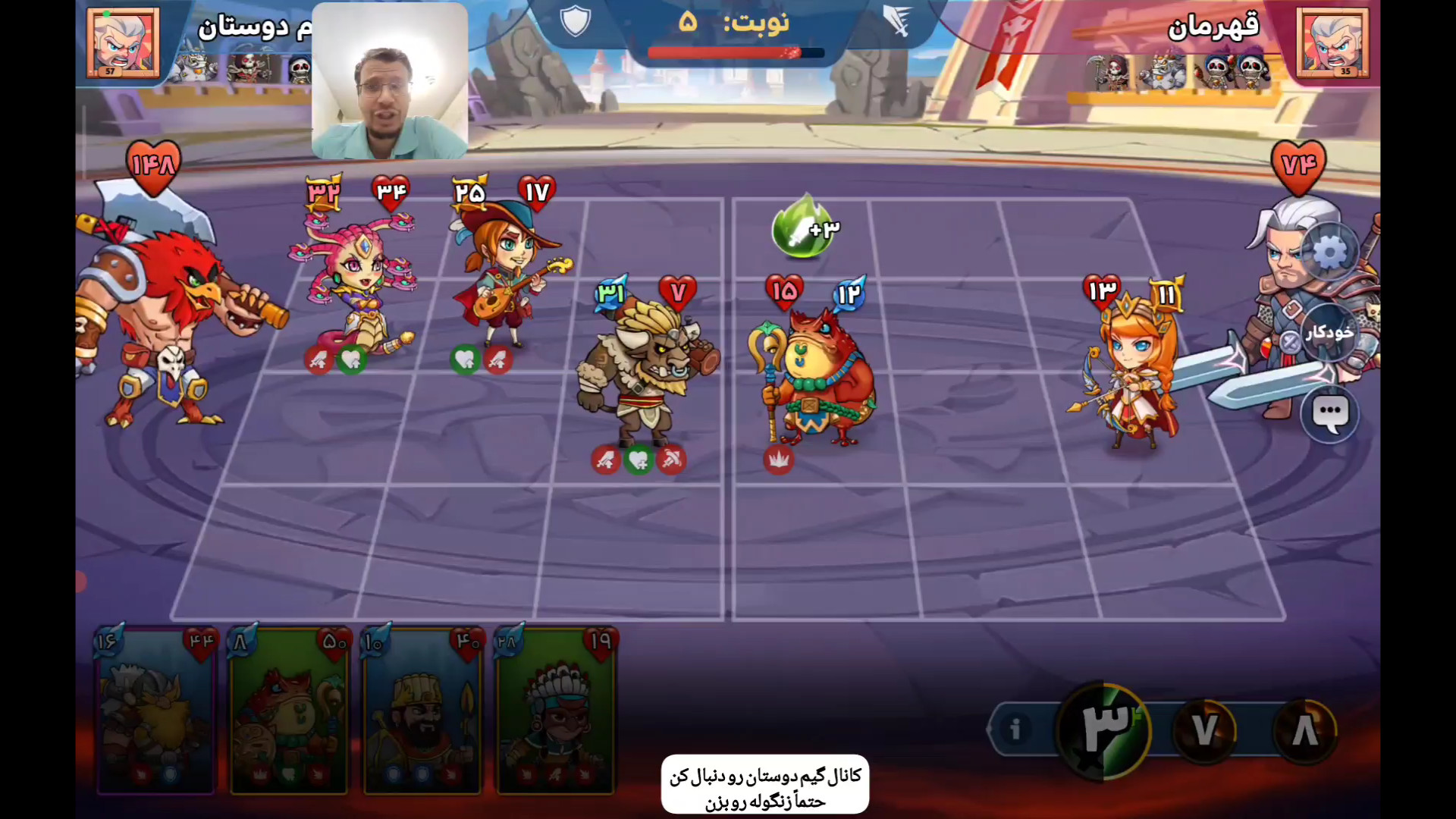Select the green +3 attack bonus tile

(x=804, y=227)
